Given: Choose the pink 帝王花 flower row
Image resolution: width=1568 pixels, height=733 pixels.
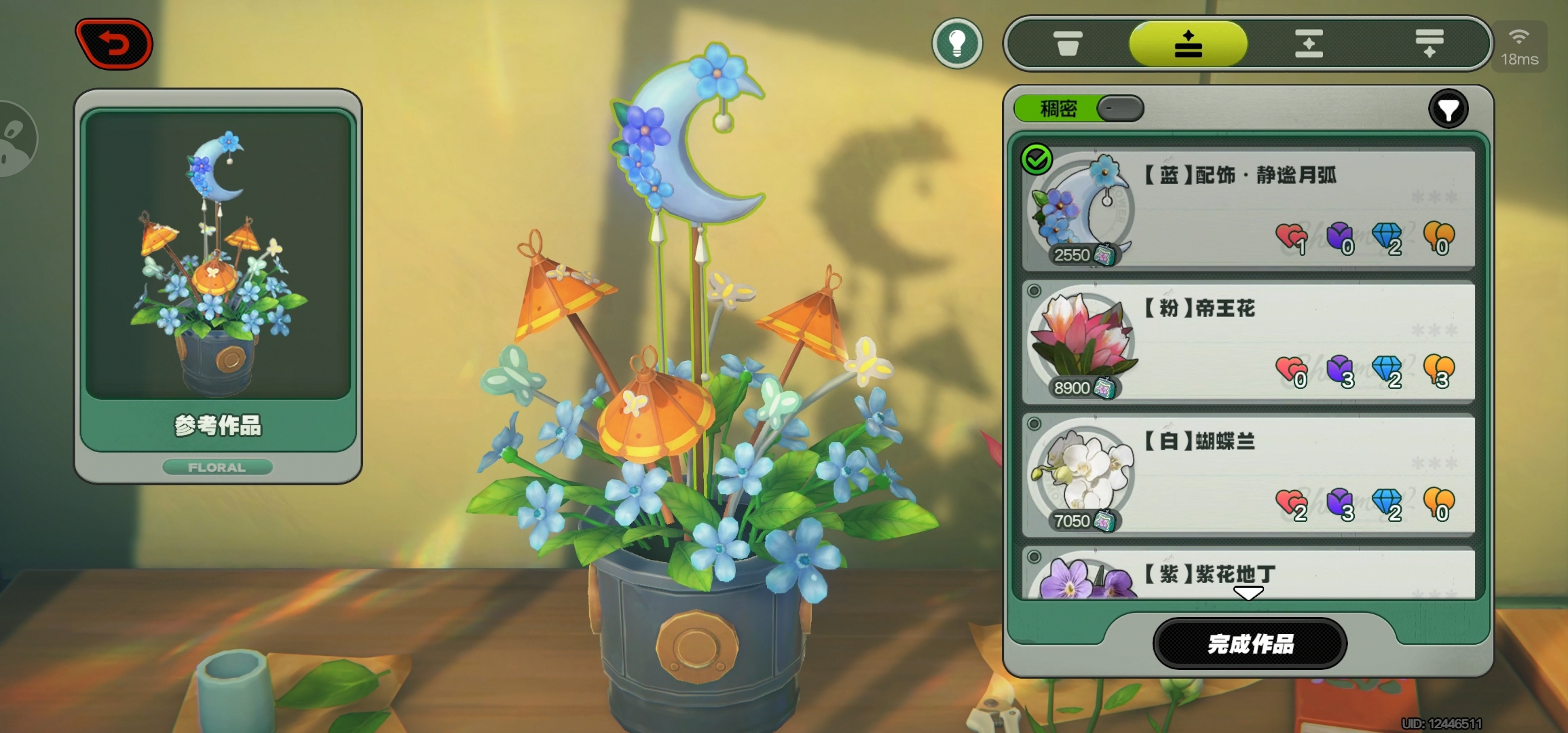Looking at the screenshot, I should 1248,341.
